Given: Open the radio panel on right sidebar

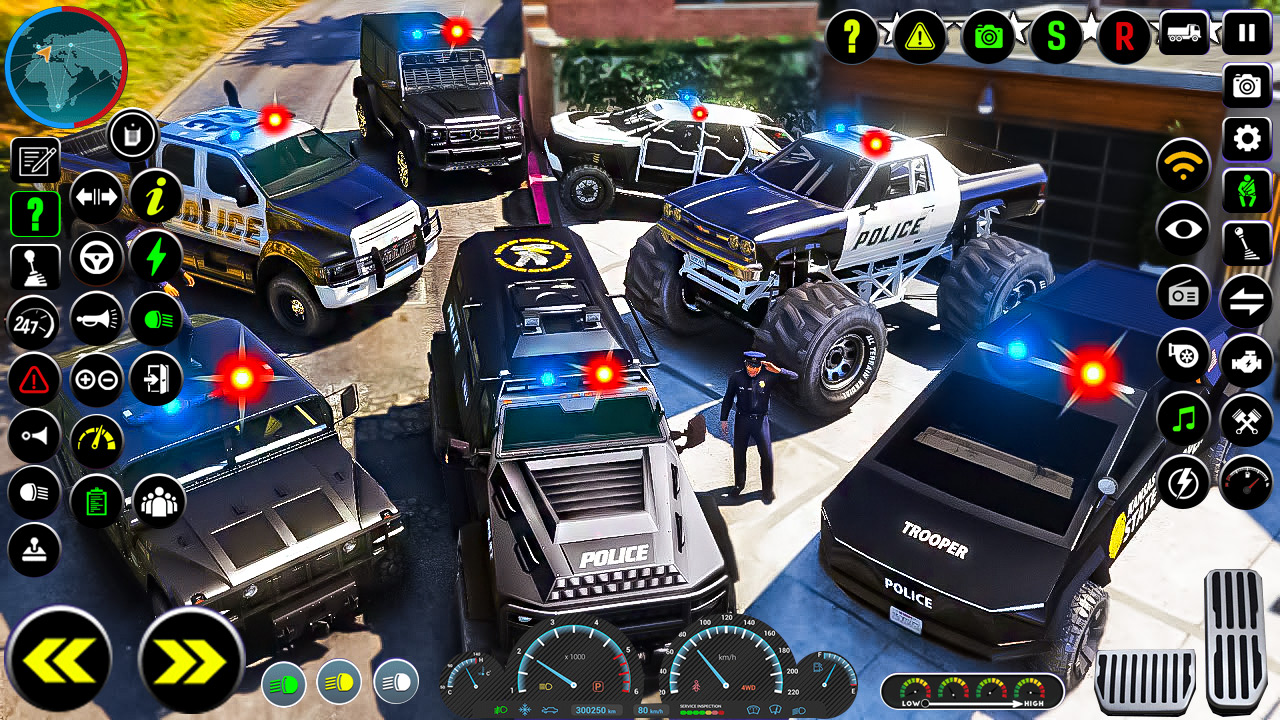Looking at the screenshot, I should 1184,294.
